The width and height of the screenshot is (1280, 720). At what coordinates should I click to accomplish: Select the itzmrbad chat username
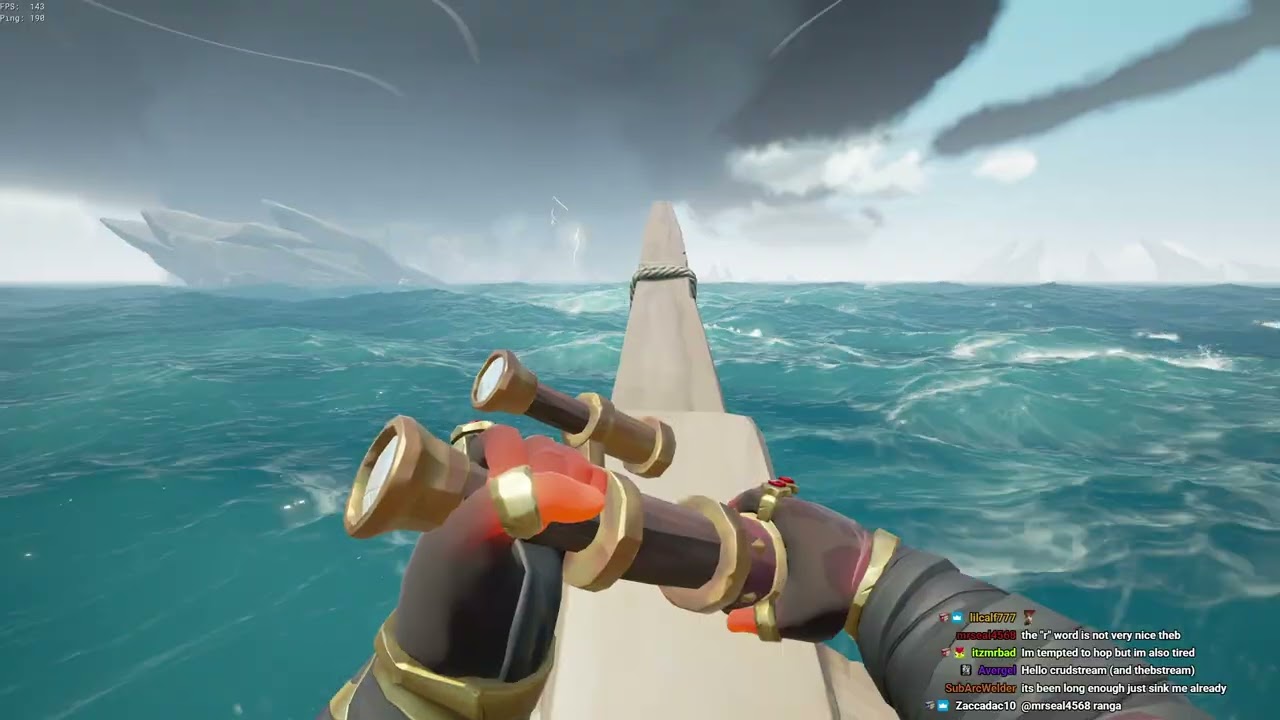click(993, 653)
